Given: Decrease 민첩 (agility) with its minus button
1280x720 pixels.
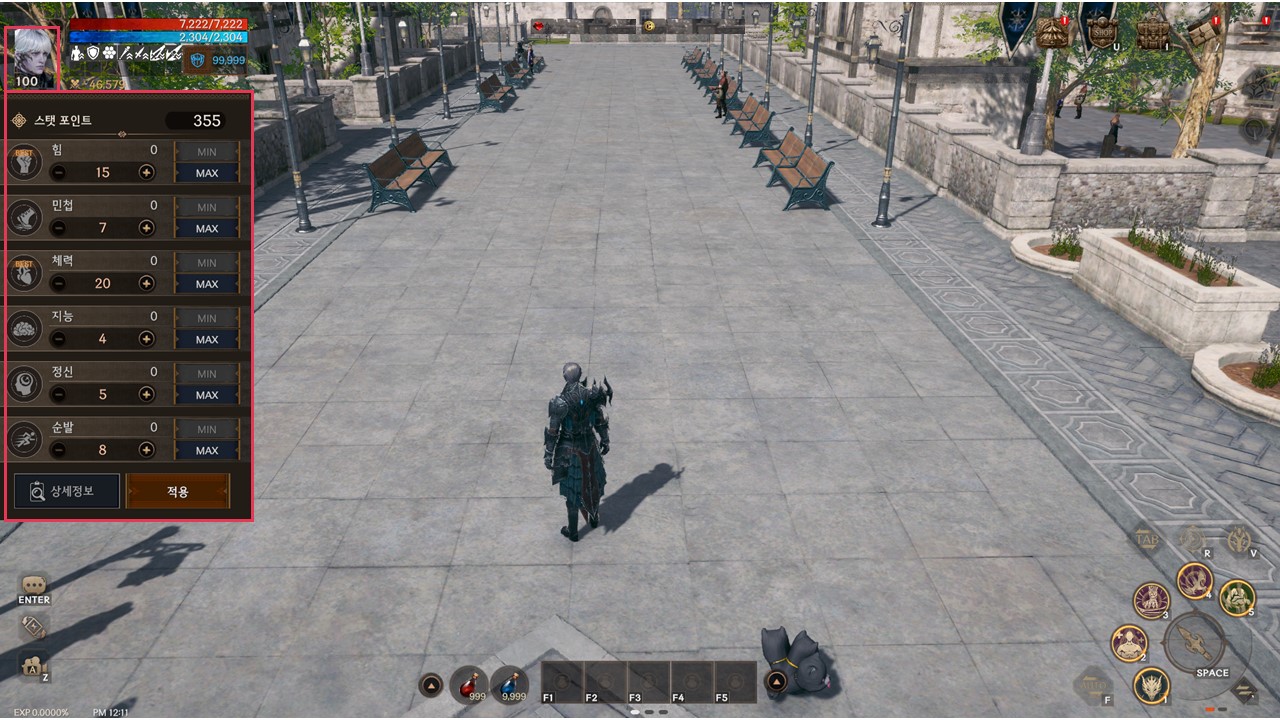Looking at the screenshot, I should pyautogui.click(x=58, y=228).
